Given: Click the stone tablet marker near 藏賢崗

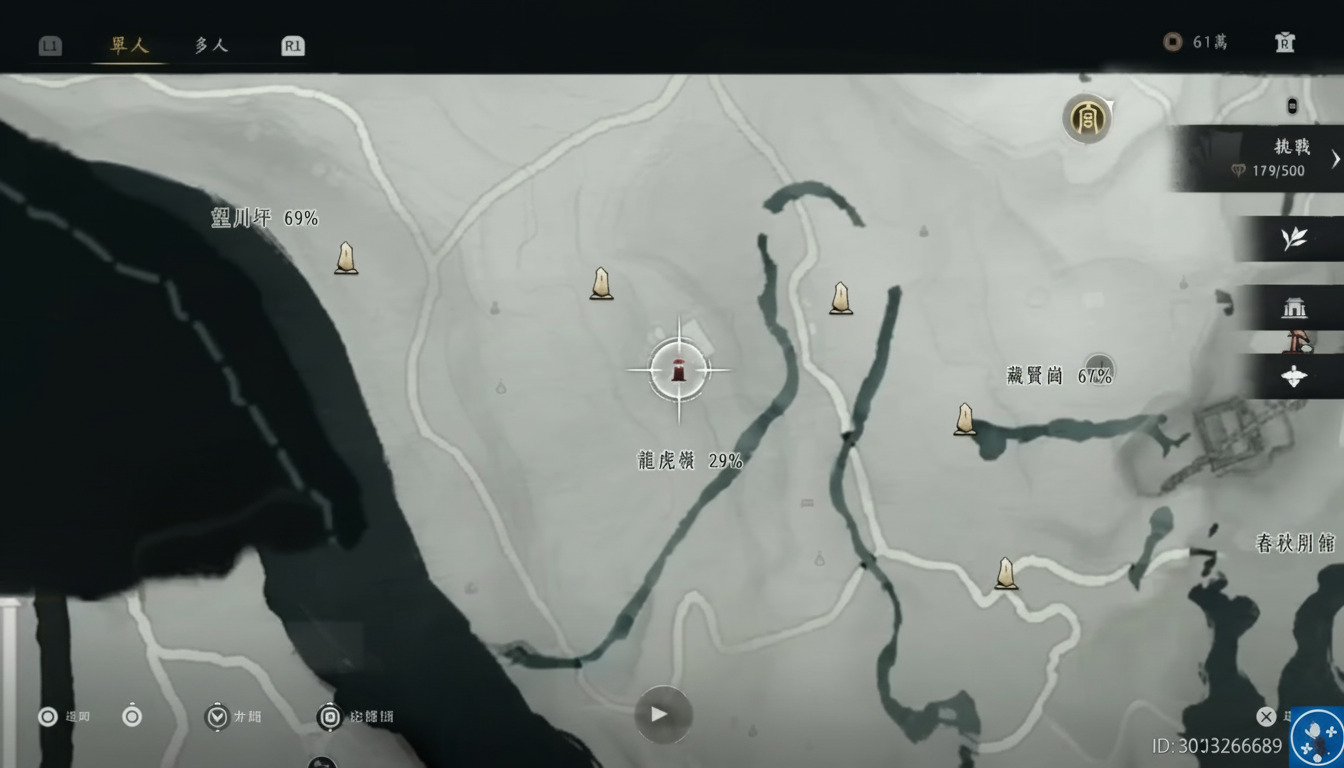Looking at the screenshot, I should (965, 417).
